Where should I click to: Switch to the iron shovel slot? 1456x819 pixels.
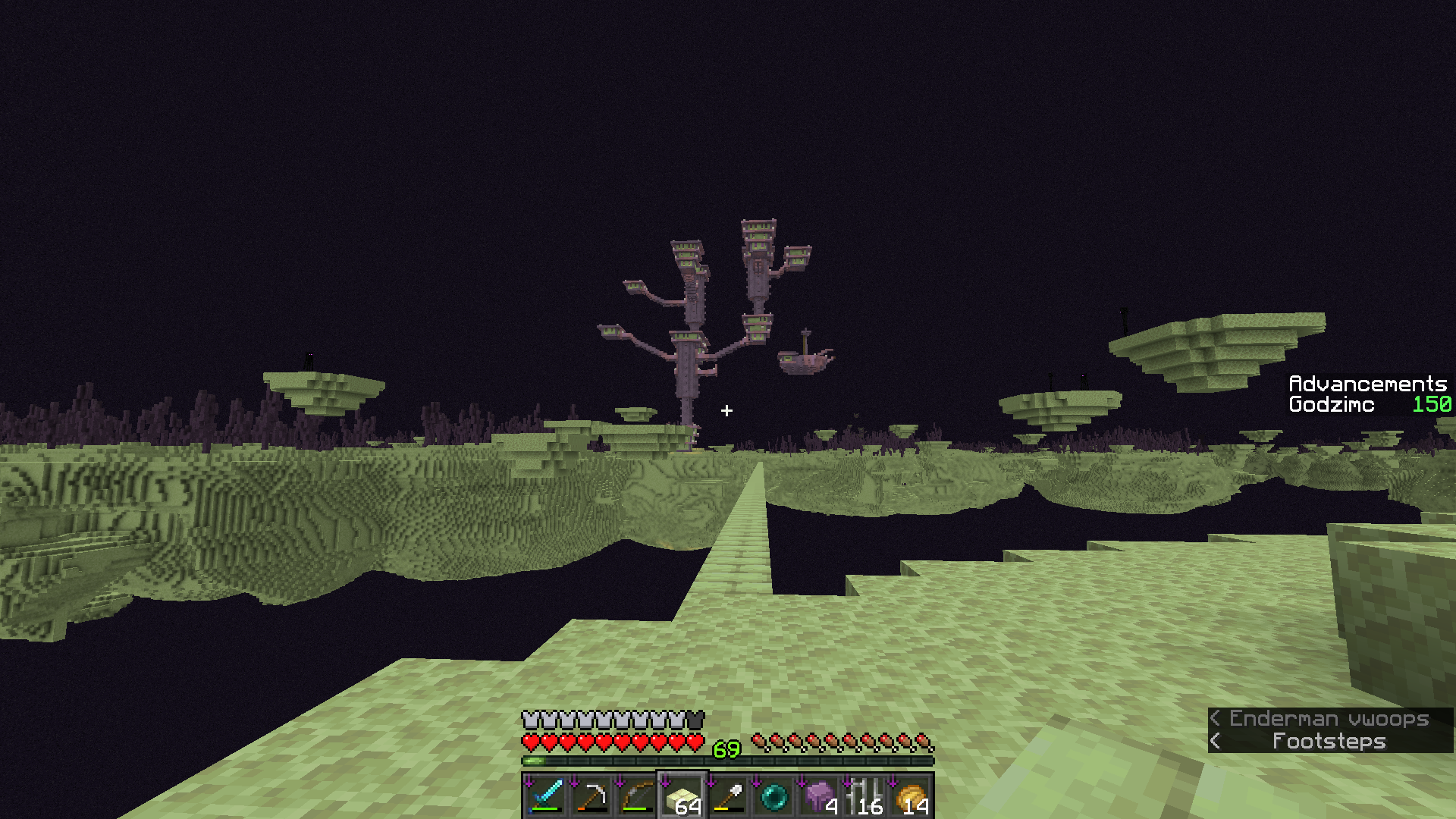pyautogui.click(x=728, y=796)
